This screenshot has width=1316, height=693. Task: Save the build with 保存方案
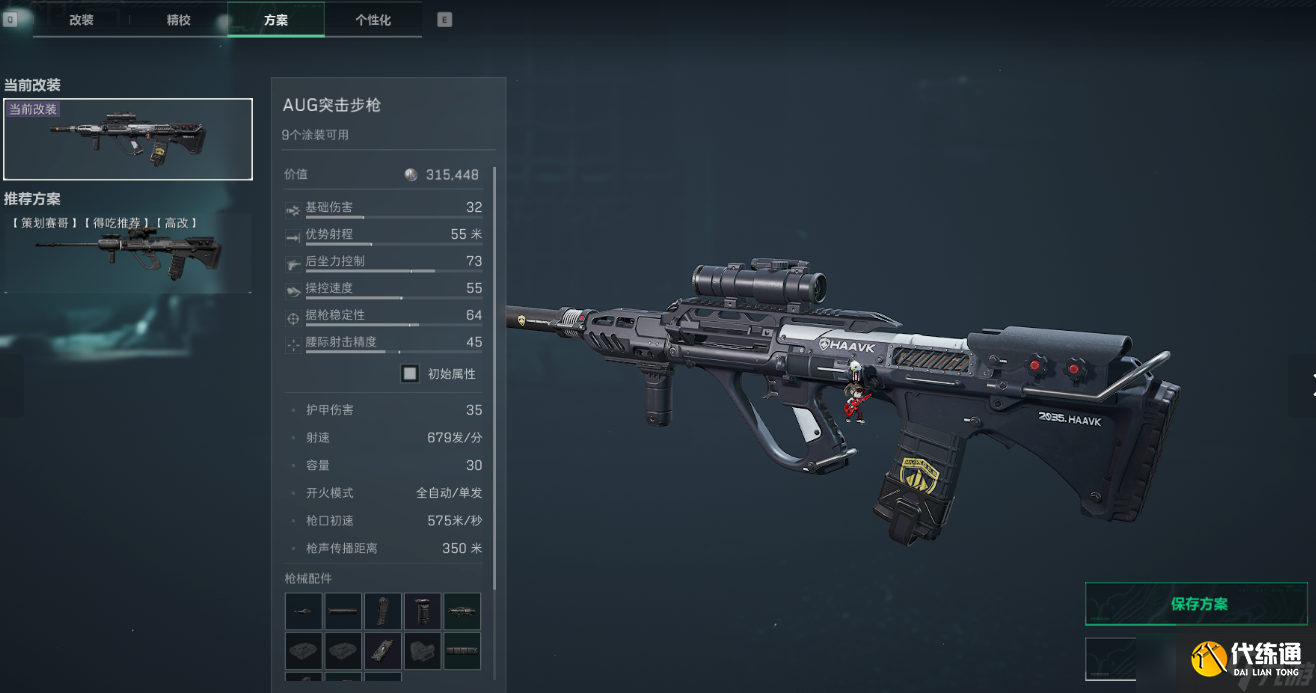pyautogui.click(x=1199, y=604)
